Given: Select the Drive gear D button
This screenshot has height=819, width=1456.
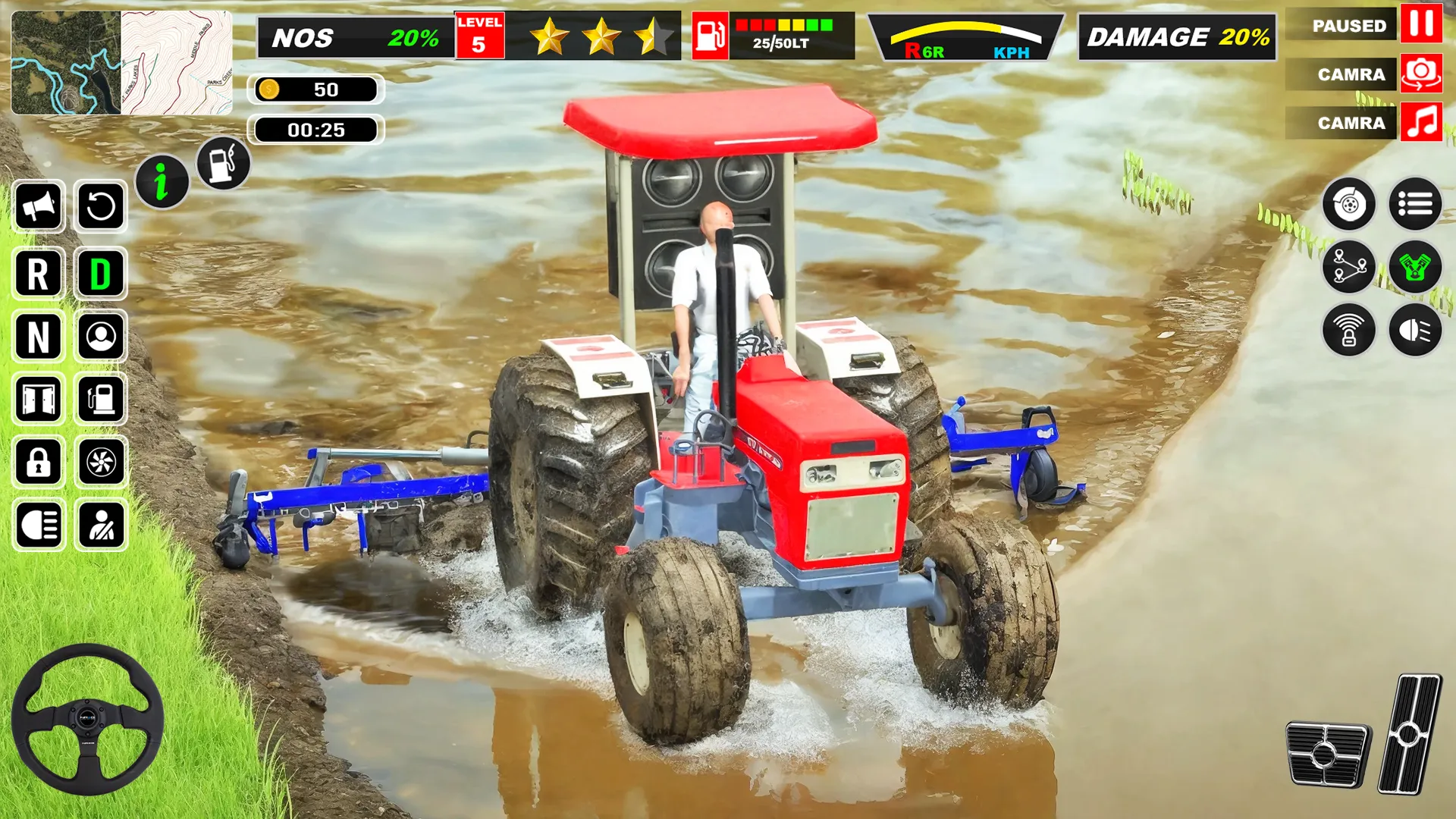Looking at the screenshot, I should pos(102,275).
